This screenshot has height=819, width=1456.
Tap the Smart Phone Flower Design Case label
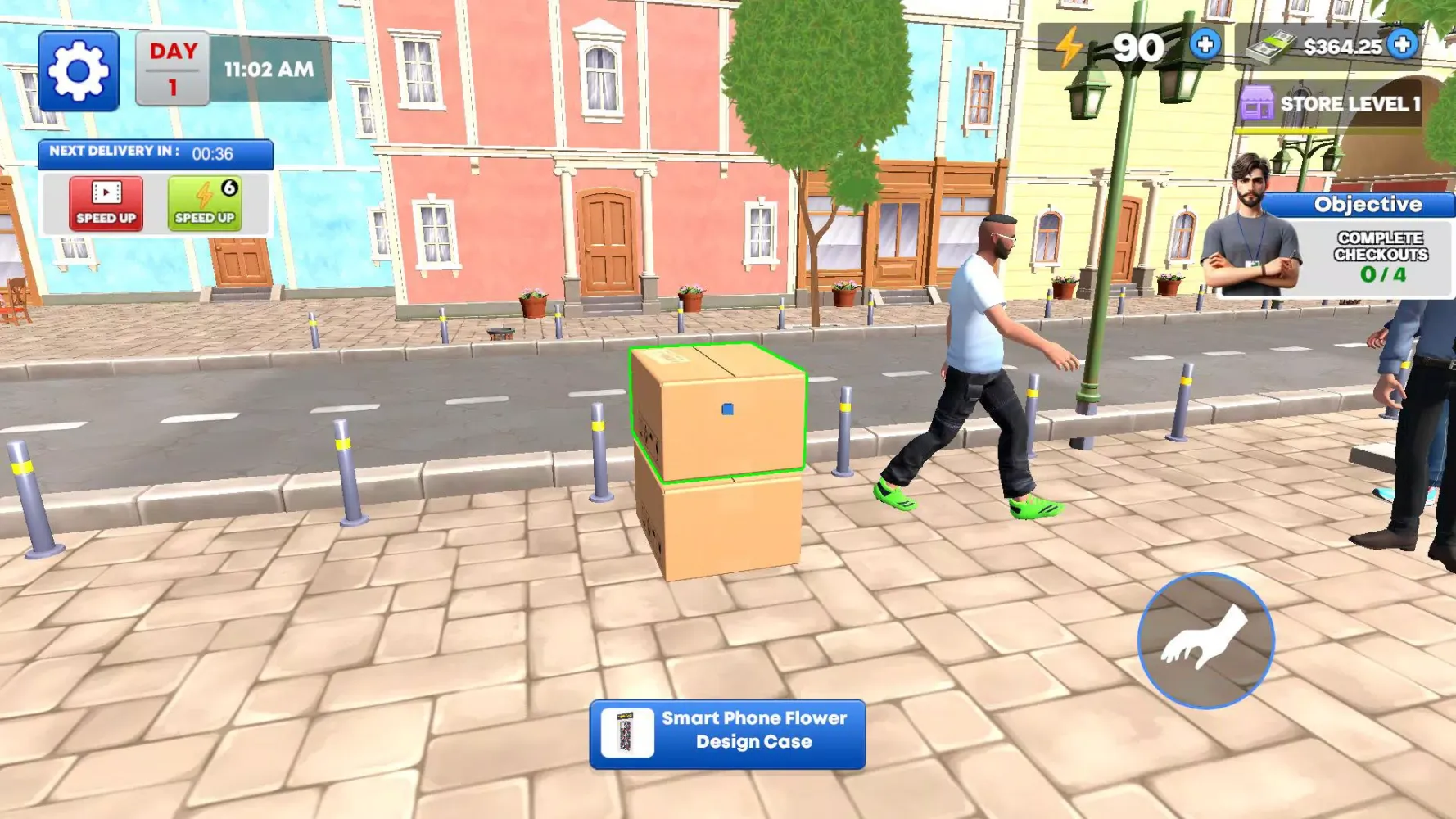point(753,731)
